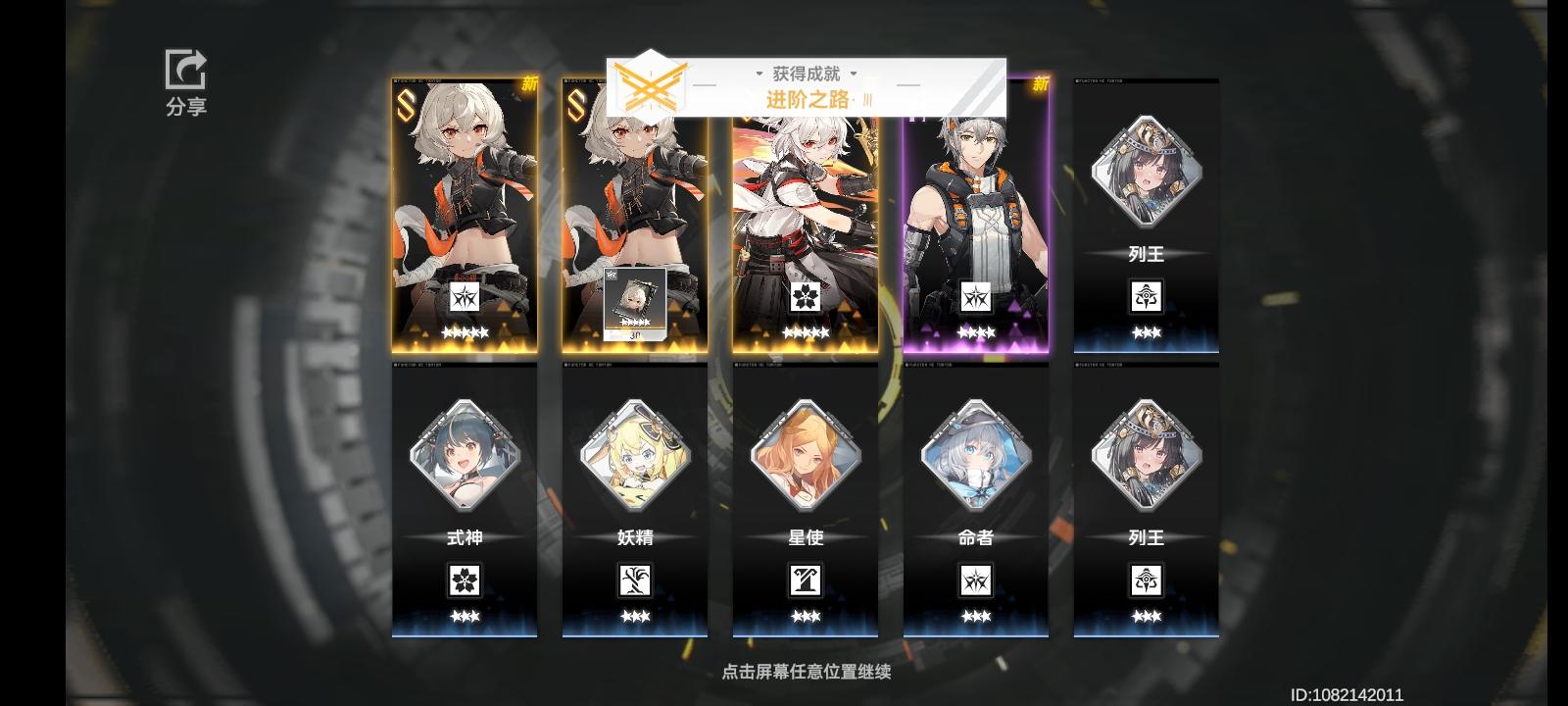
Task: Click the eye emblem under top-right 列王 portrait
Action: point(1147,296)
